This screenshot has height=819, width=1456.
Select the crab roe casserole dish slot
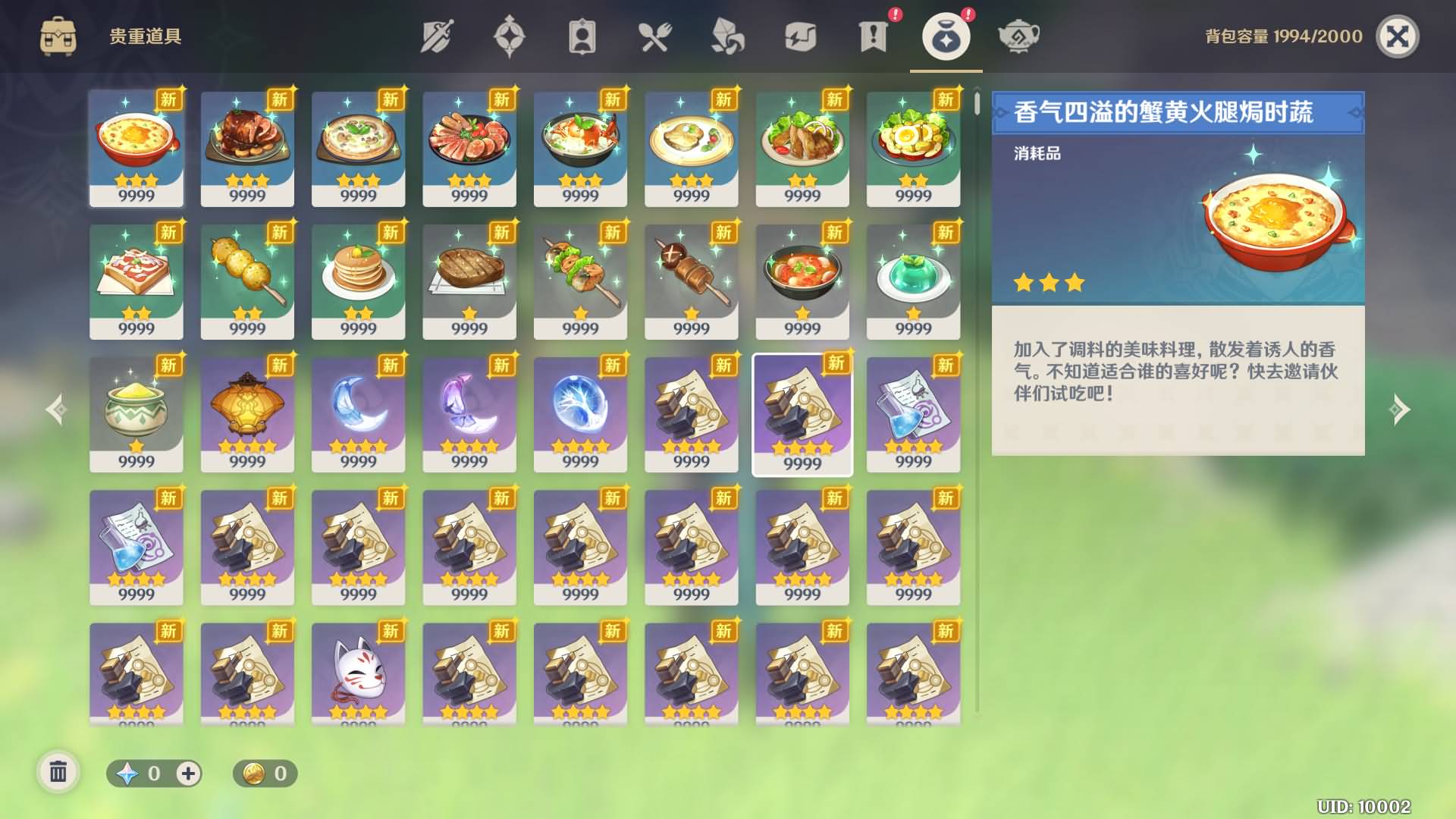click(x=136, y=148)
